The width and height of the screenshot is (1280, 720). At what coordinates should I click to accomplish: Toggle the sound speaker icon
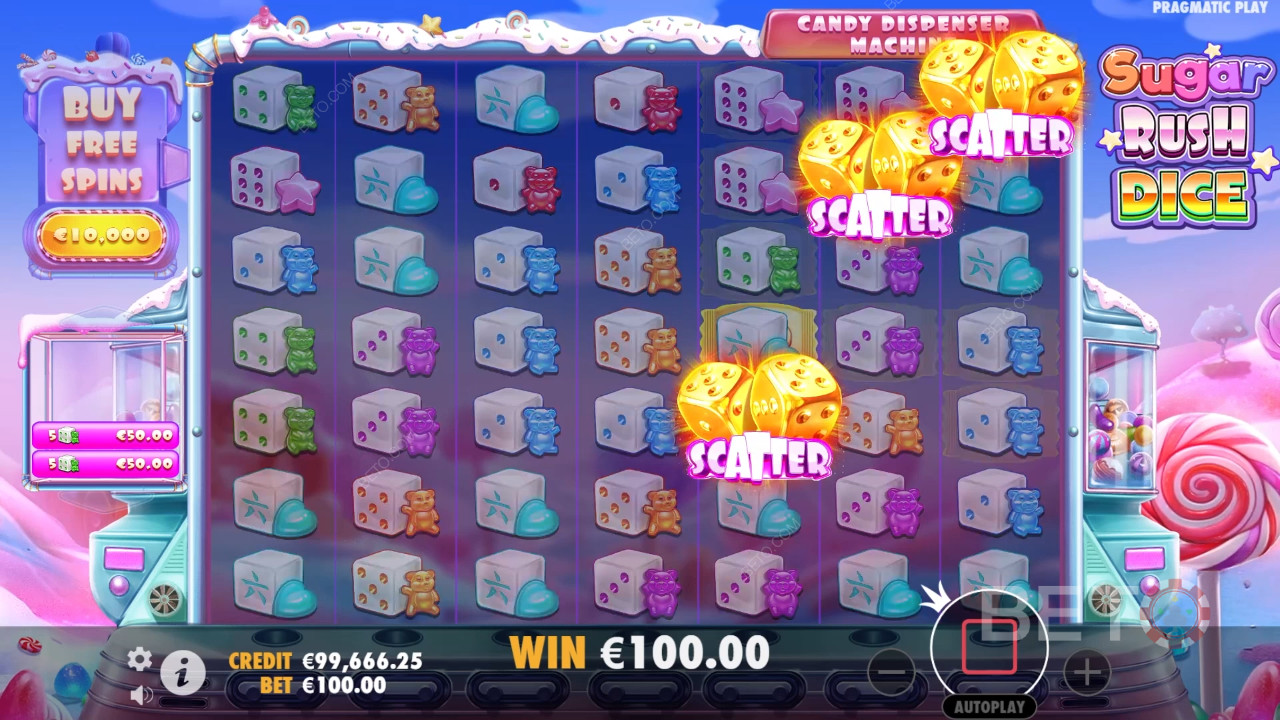tap(141, 693)
